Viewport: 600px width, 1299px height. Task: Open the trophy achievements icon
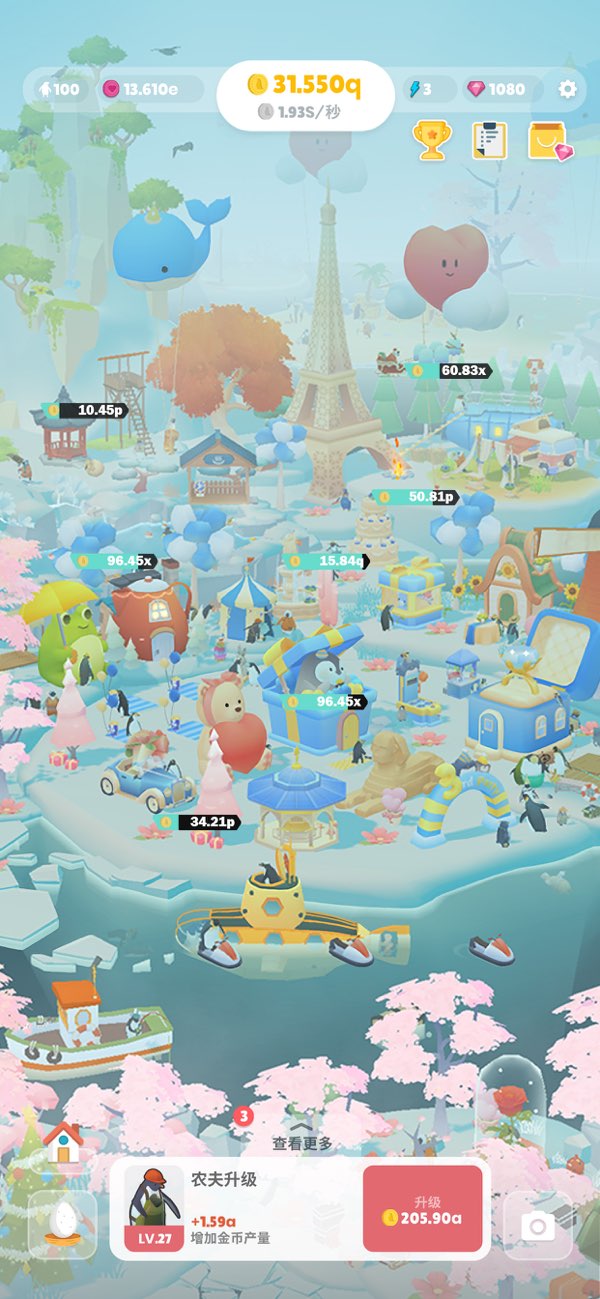coord(432,141)
